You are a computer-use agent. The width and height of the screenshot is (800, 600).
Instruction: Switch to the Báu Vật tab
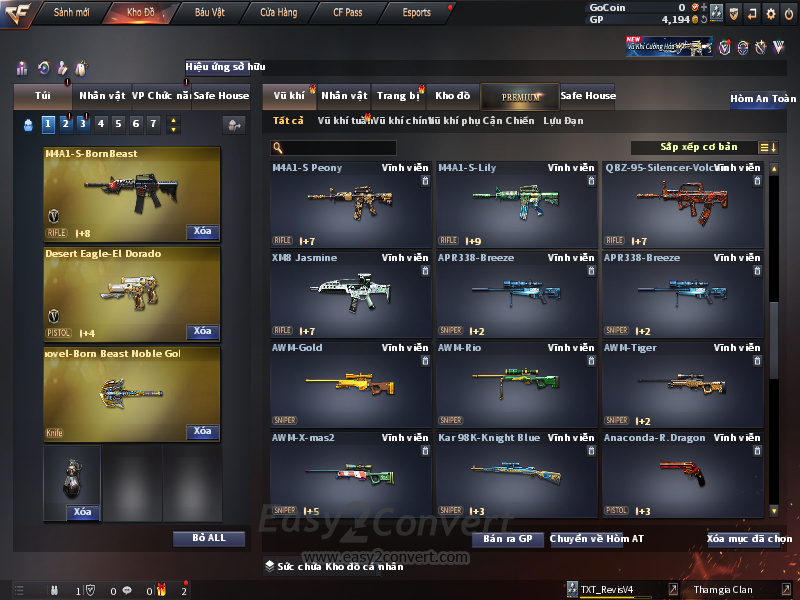(x=209, y=13)
